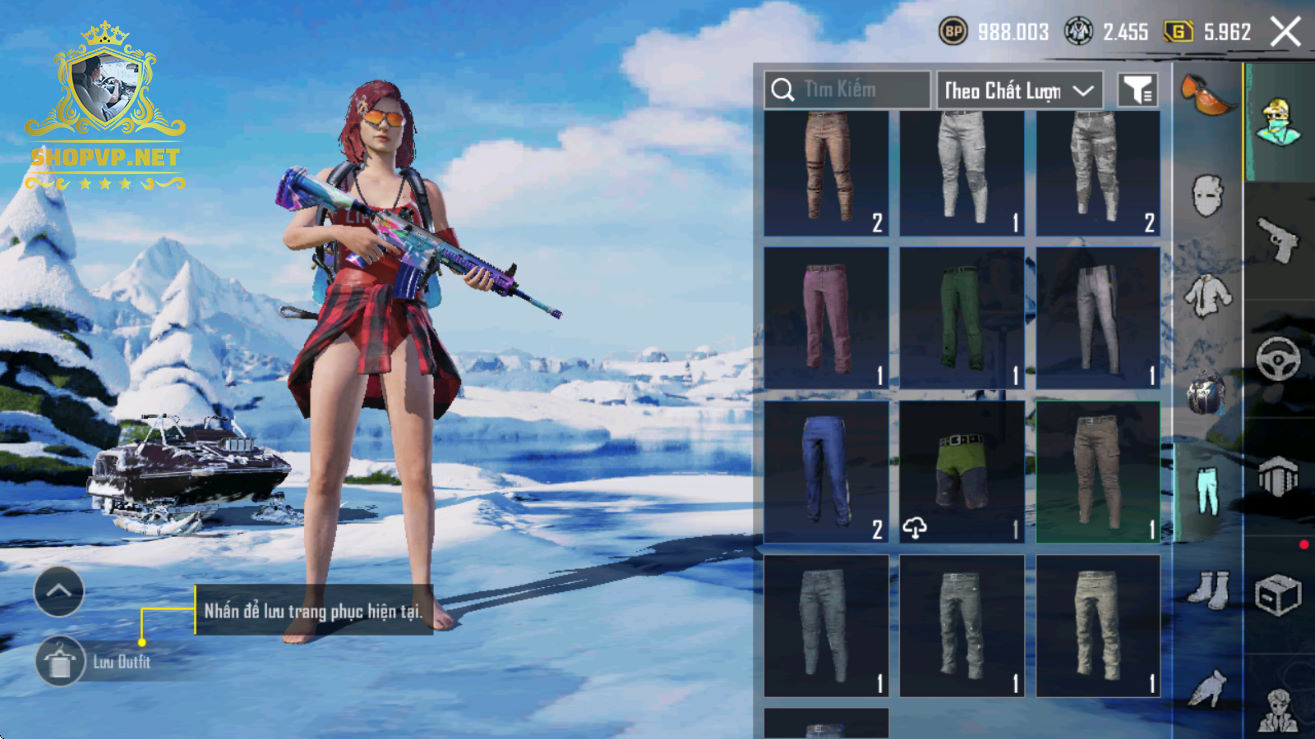The width and height of the screenshot is (1315, 739).
Task: Open the steering wheel vehicles tab
Action: pos(1279,358)
